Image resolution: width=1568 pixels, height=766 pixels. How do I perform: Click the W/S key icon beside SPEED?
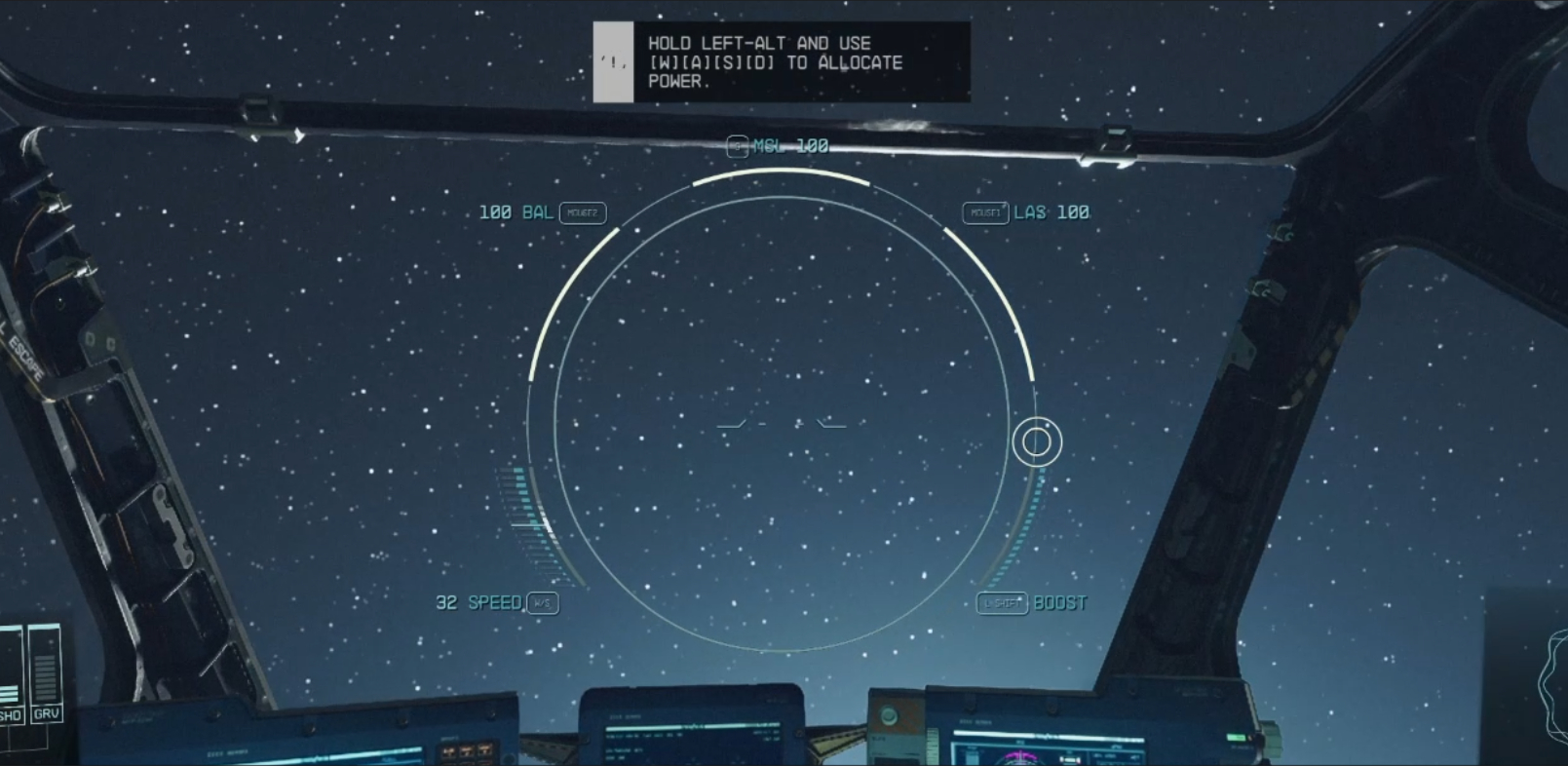[x=541, y=604]
